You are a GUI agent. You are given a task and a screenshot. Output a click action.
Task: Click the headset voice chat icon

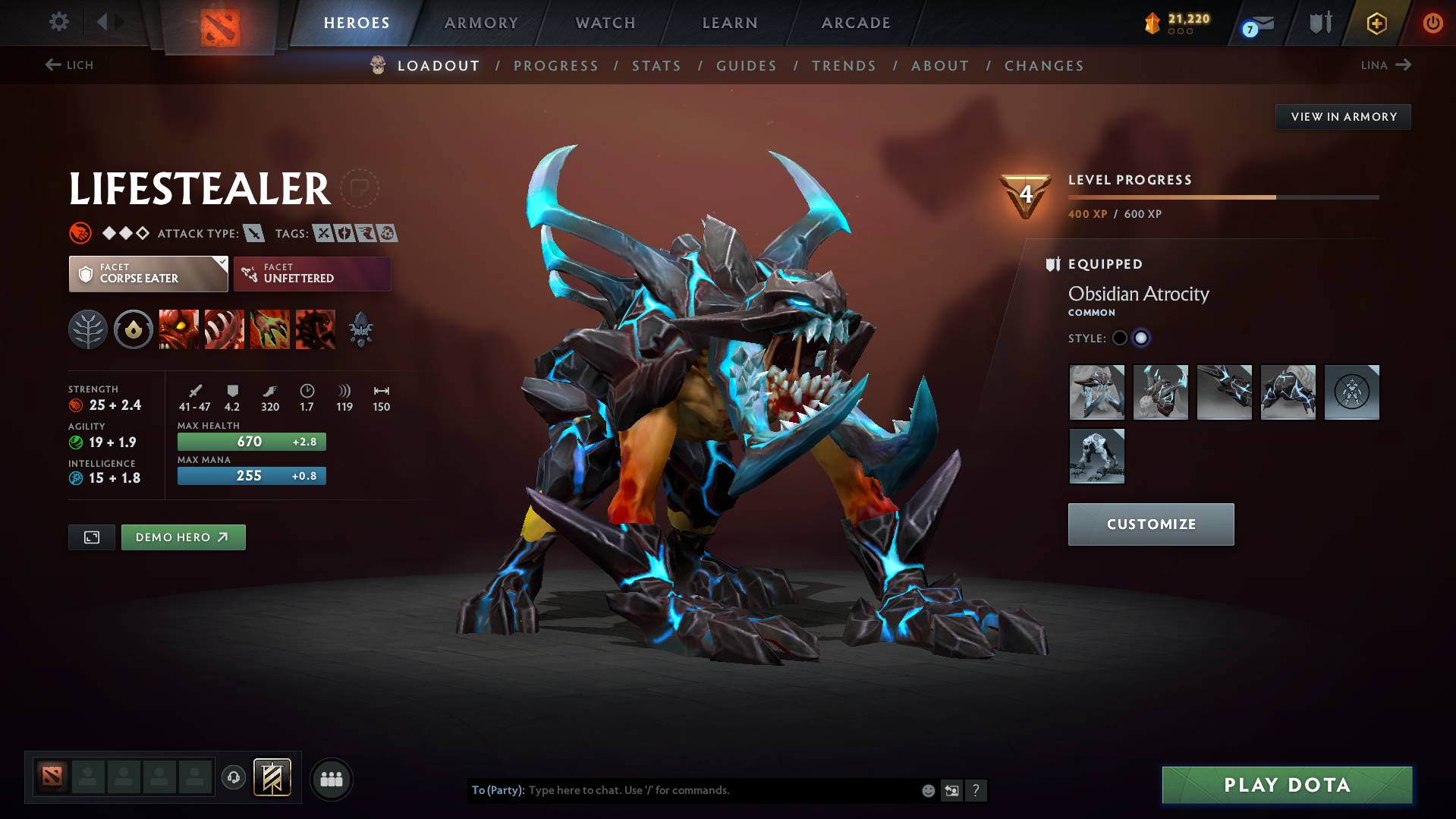(x=234, y=779)
